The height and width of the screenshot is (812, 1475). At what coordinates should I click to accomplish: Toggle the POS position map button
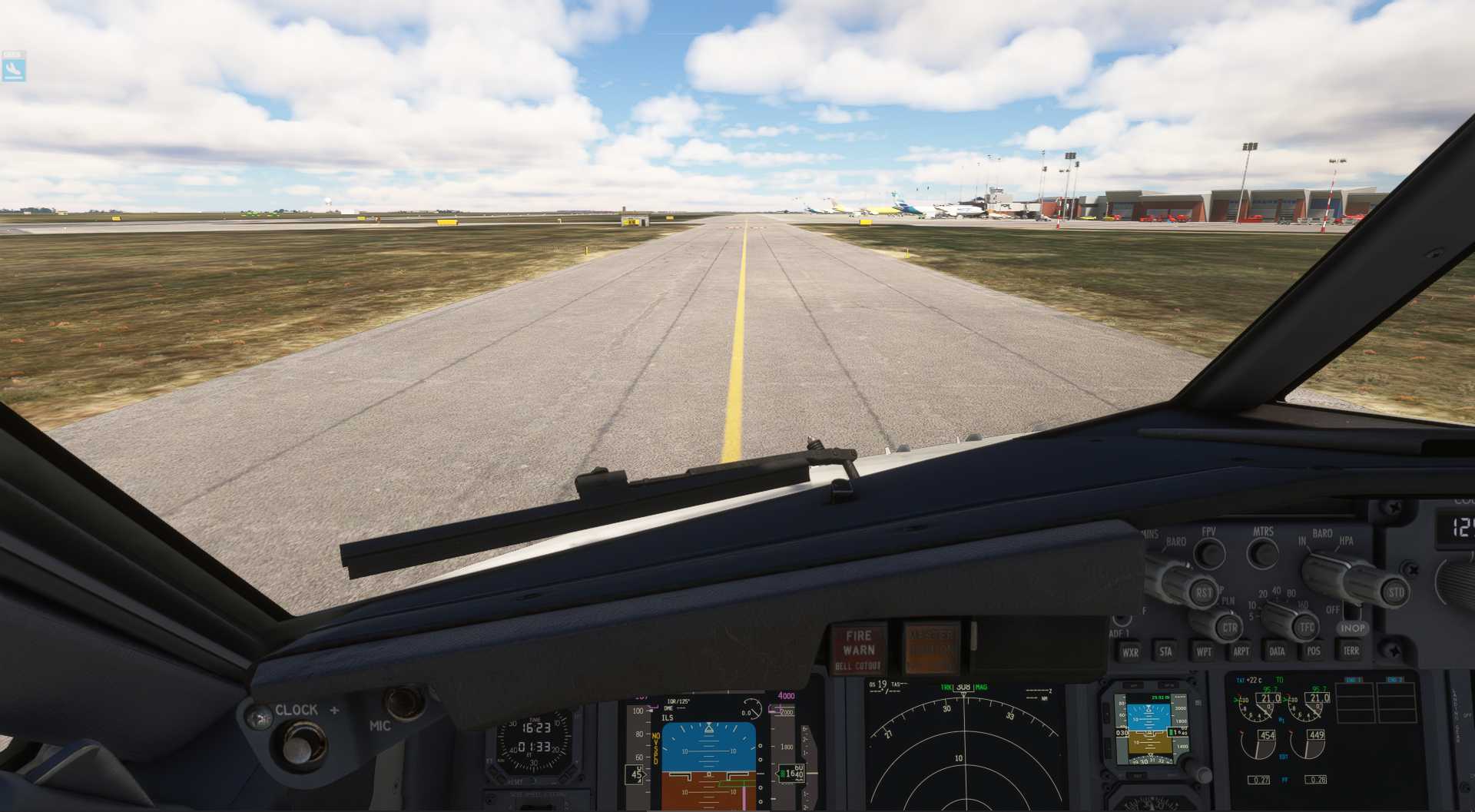(x=1313, y=651)
